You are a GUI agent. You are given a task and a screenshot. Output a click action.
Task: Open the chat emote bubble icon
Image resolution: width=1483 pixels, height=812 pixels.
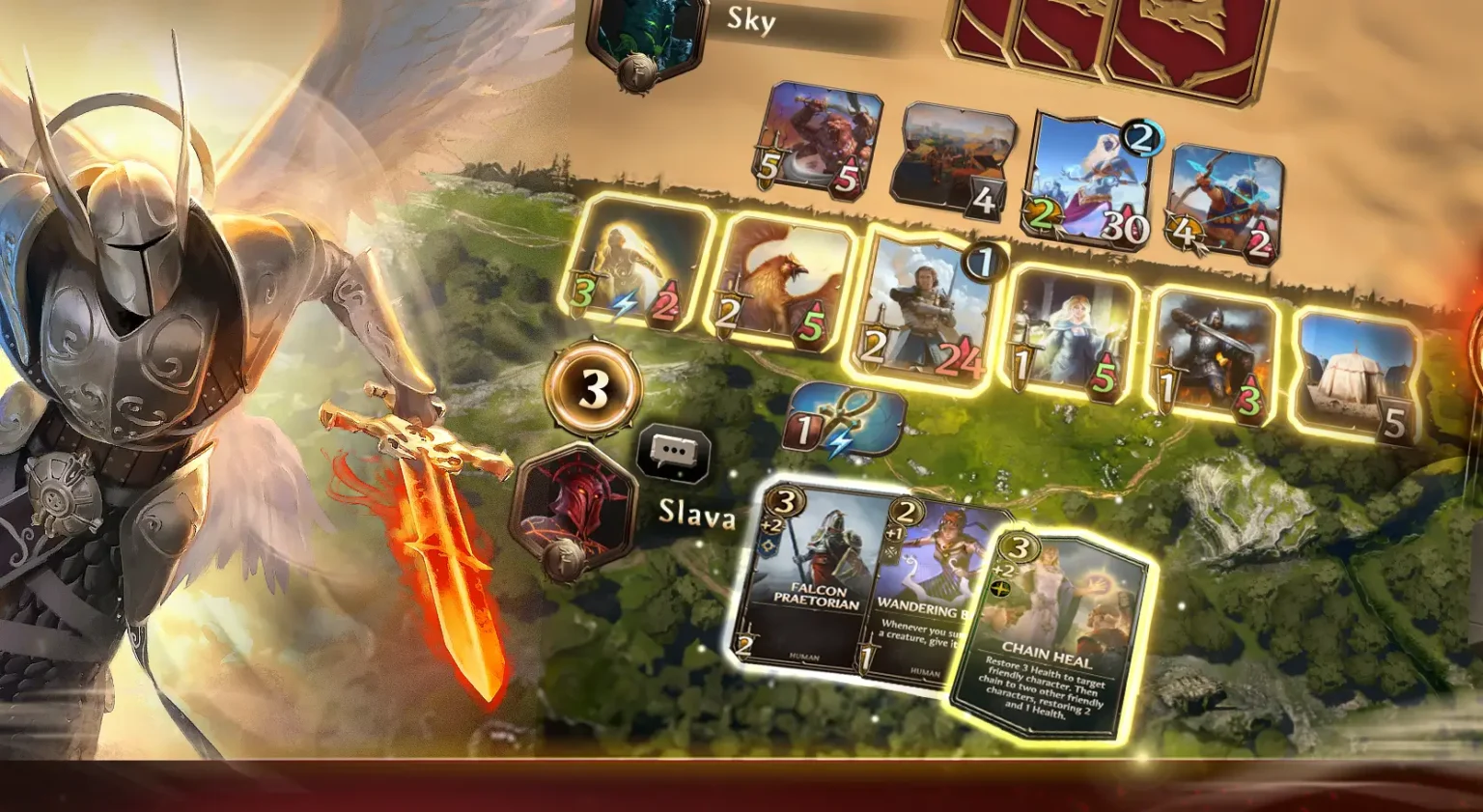(674, 449)
